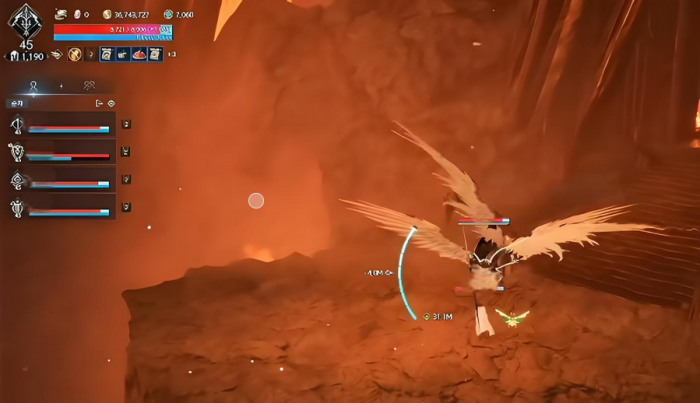Inspect the food bowl buff icon
Screen dimensions: 700x403
coord(122,54)
